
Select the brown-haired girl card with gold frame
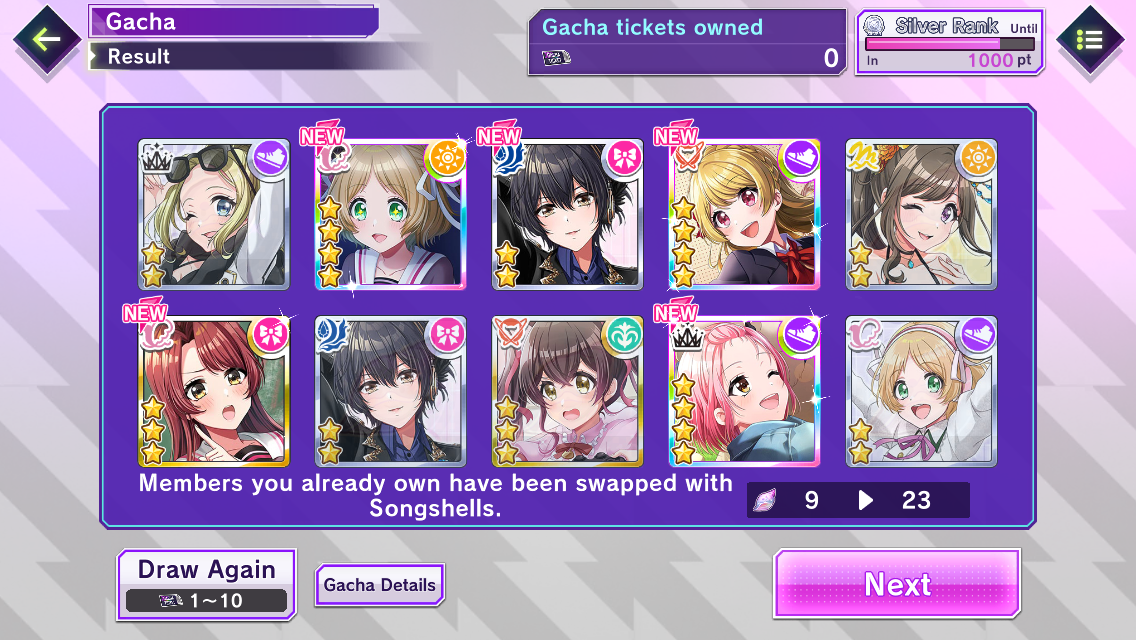[567, 392]
